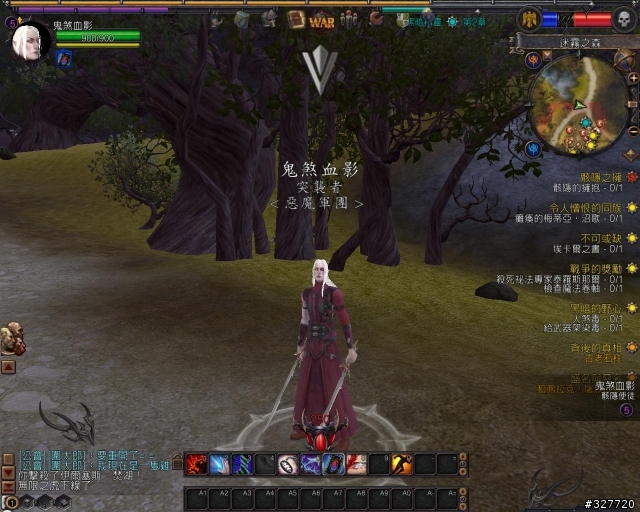Use the white circular ability in slot 5
The image size is (640, 512).
[x=288, y=464]
